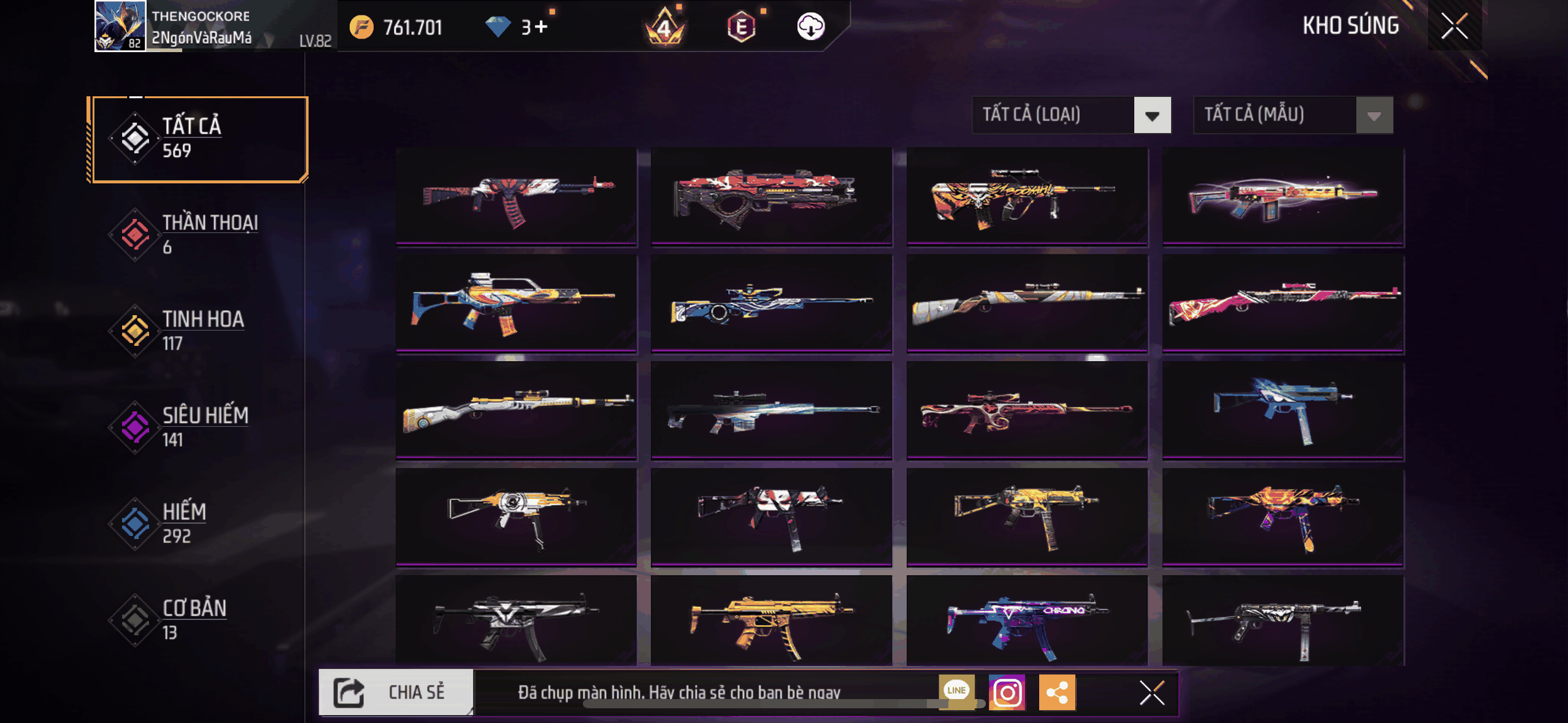Expand the Tất Cả (Mẫu) dropdown
The width and height of the screenshot is (1568, 723).
click(x=1293, y=115)
